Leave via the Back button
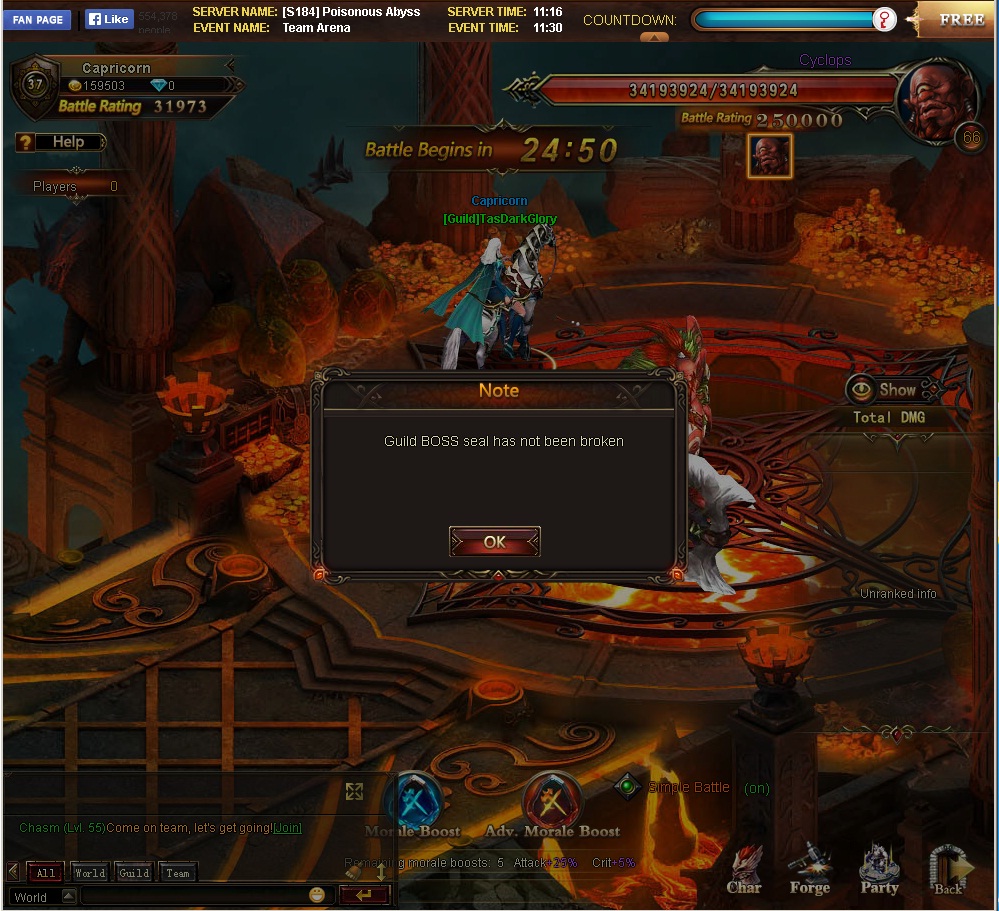Screen dimensions: 999x911 [949, 869]
